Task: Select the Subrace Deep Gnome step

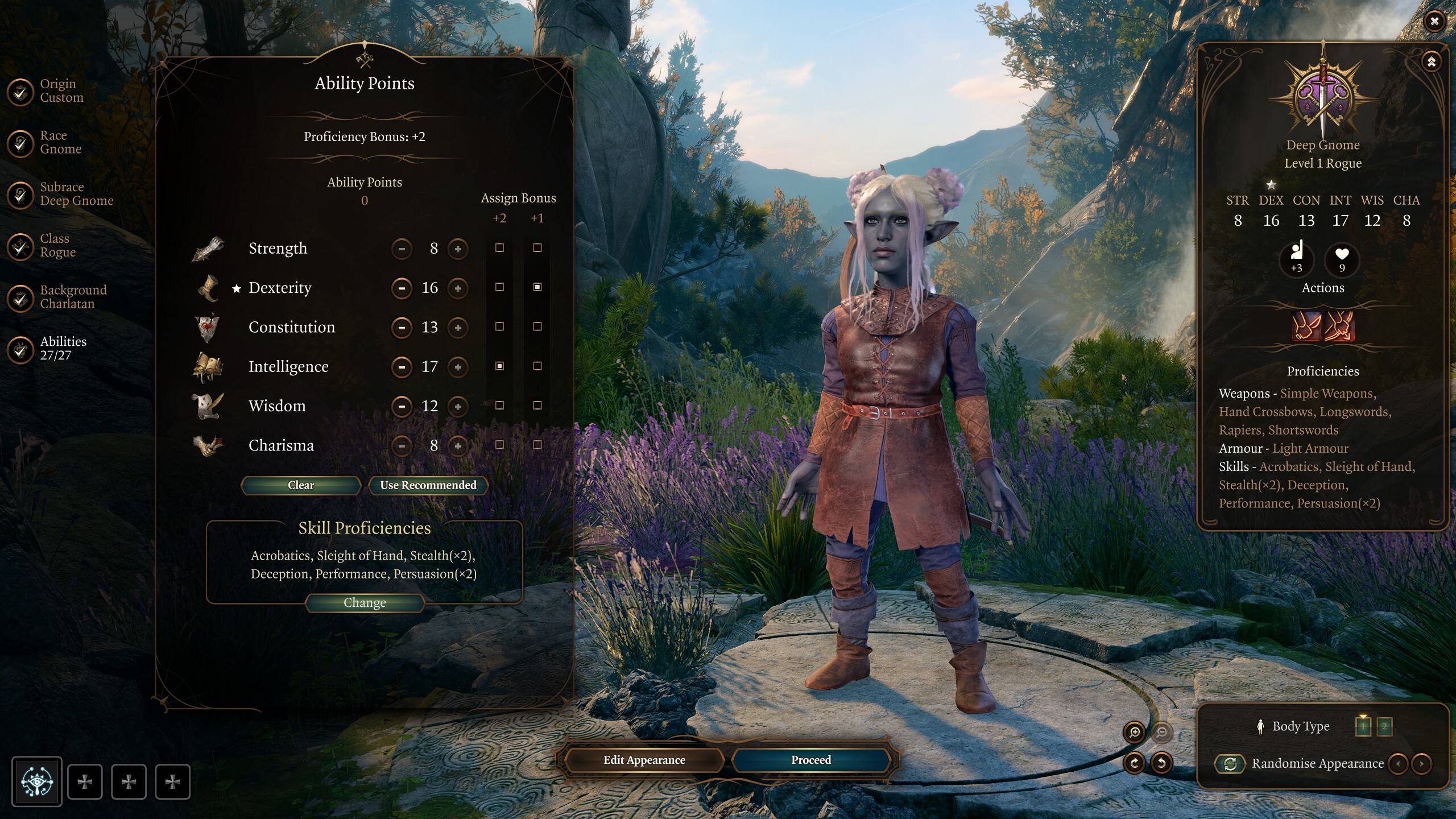Action: (x=20, y=195)
